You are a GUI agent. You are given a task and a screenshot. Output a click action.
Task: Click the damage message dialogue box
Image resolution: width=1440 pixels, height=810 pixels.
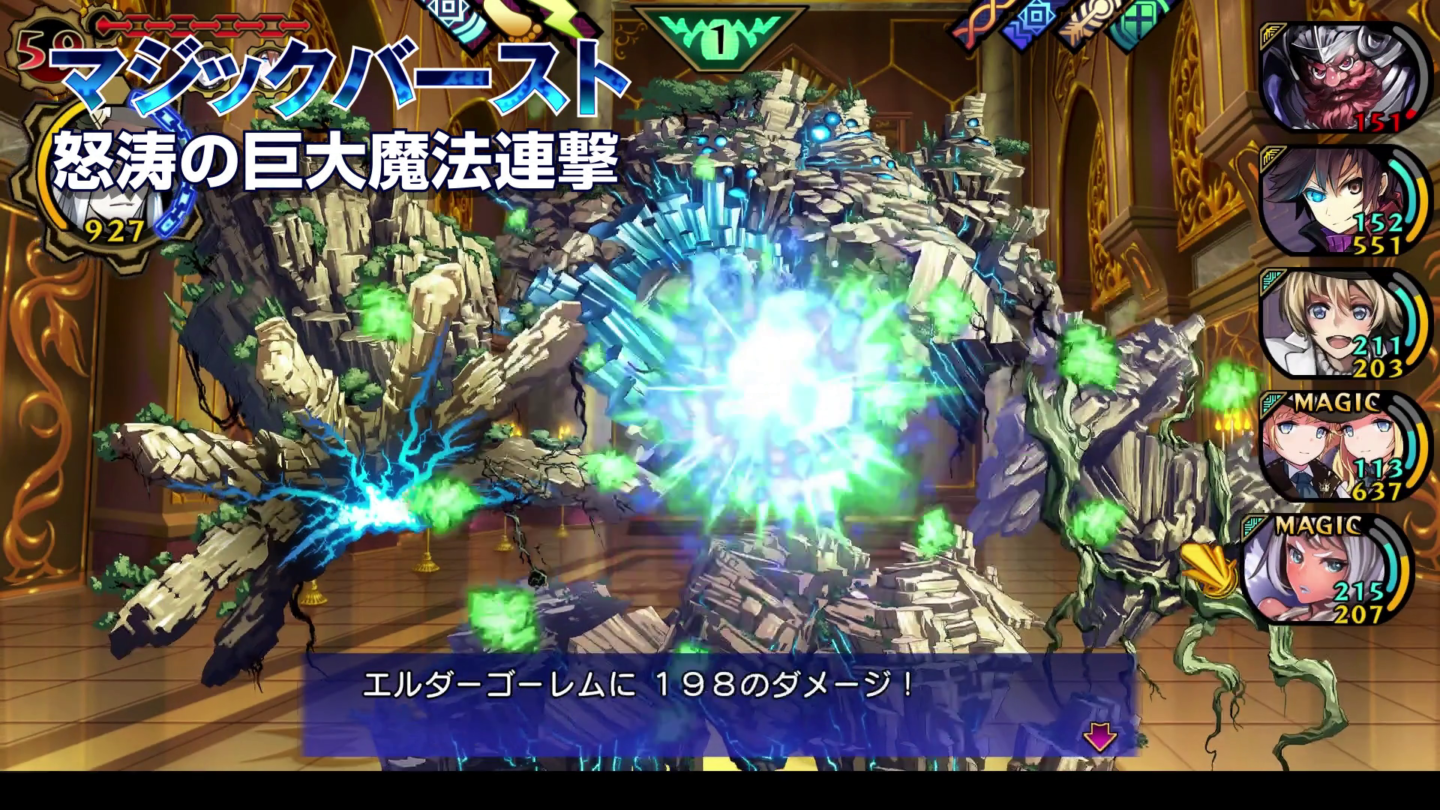(x=720, y=690)
